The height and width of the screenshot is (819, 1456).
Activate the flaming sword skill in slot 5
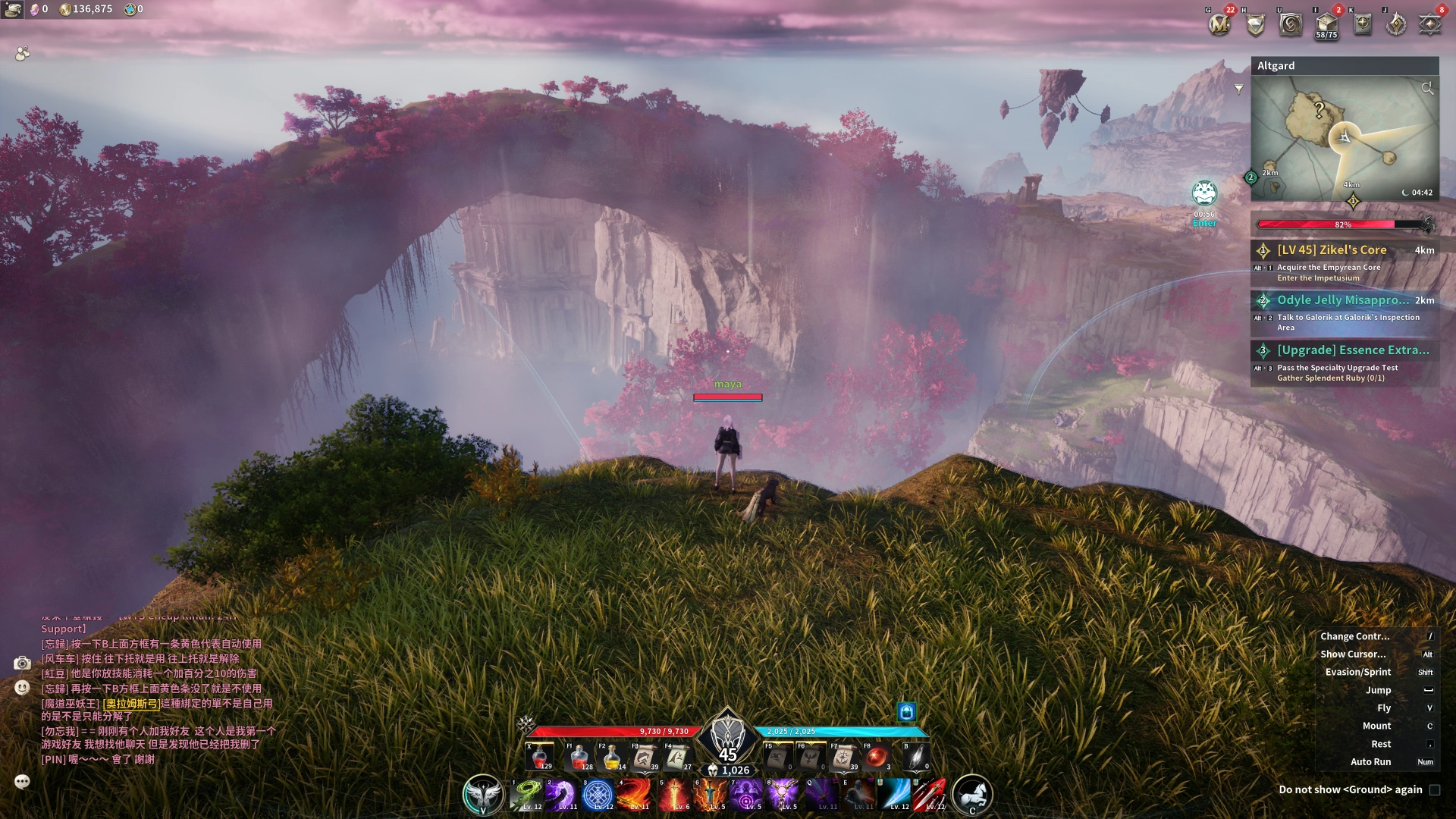pos(673,795)
